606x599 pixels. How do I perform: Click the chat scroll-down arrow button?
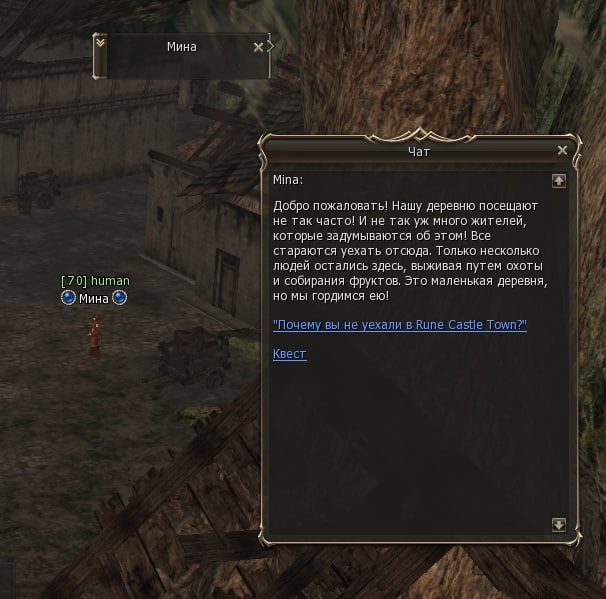[558, 524]
